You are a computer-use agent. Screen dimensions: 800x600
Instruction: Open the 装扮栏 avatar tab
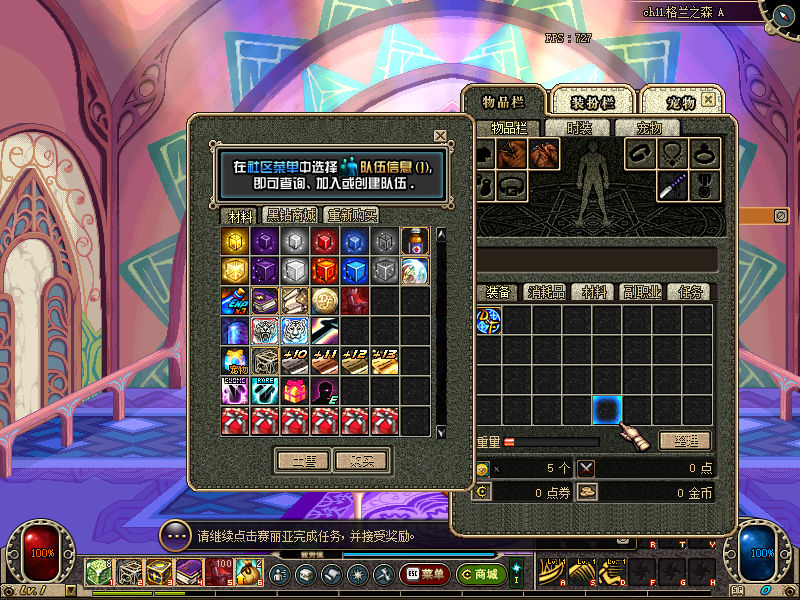coord(591,102)
